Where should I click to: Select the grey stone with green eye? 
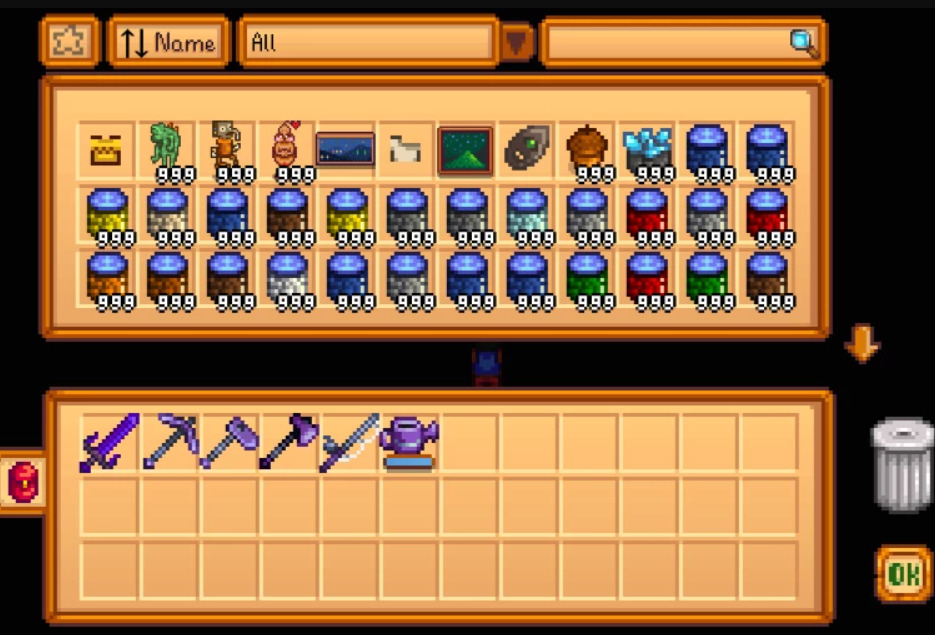pos(525,150)
